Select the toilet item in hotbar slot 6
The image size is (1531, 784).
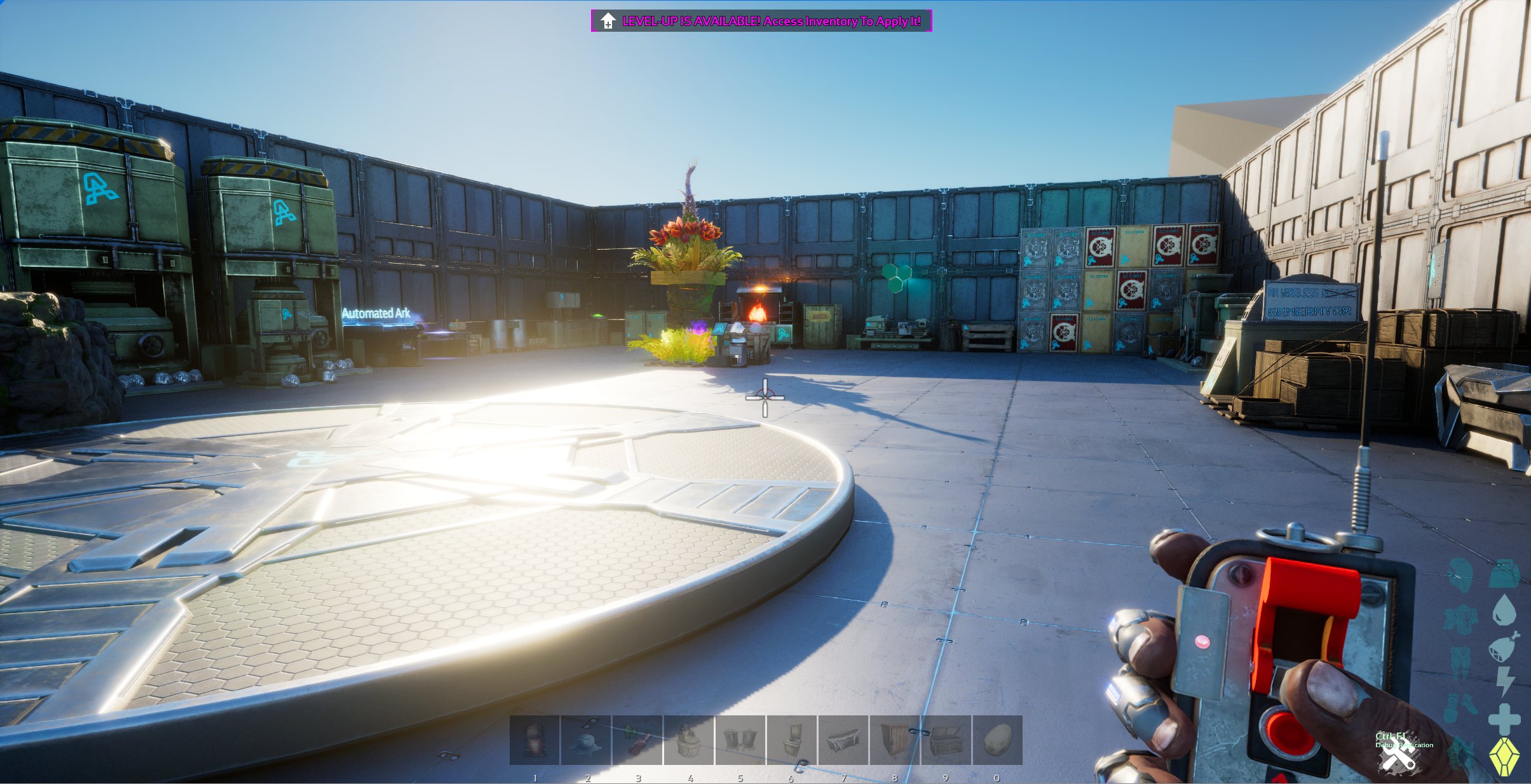[x=791, y=741]
